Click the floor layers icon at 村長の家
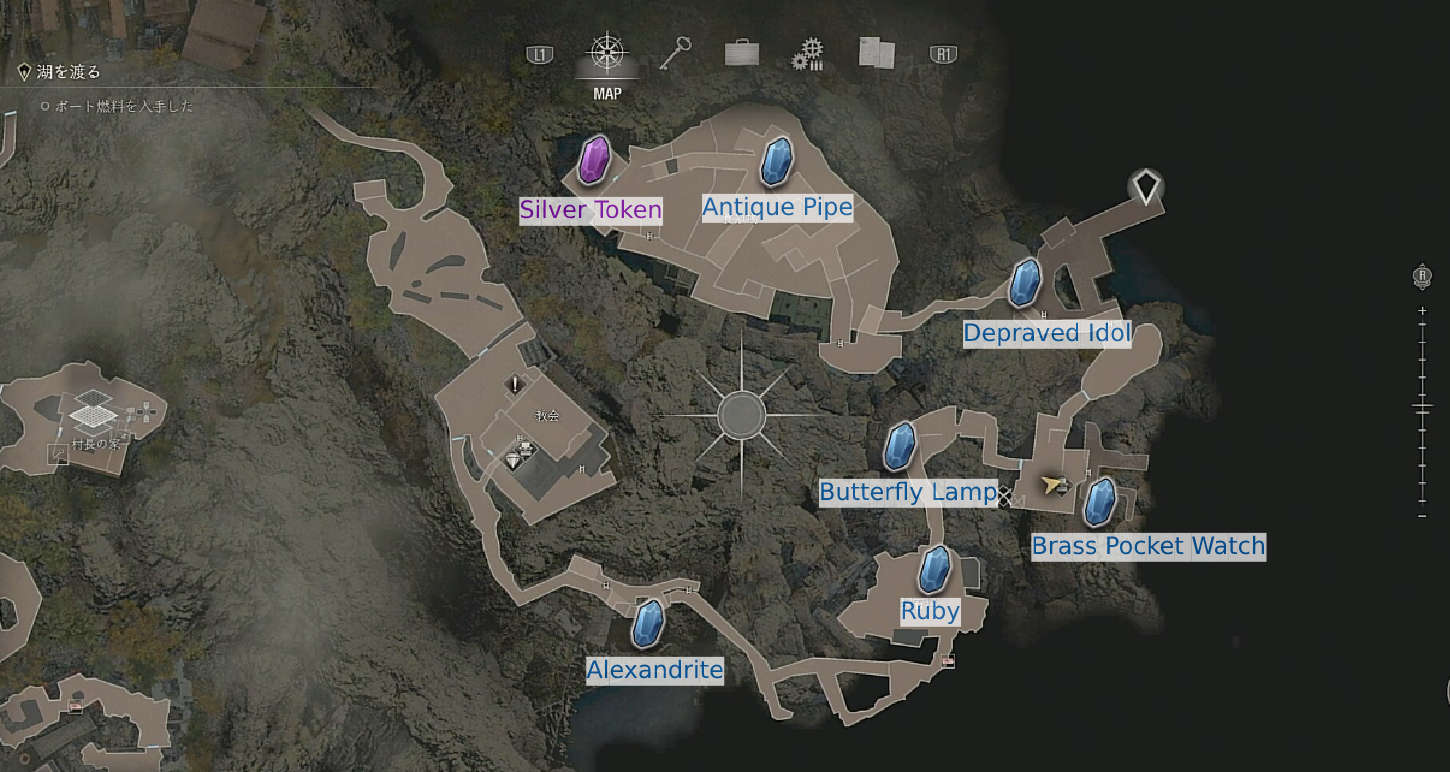Screen dimensions: 1450x772 coord(89,408)
